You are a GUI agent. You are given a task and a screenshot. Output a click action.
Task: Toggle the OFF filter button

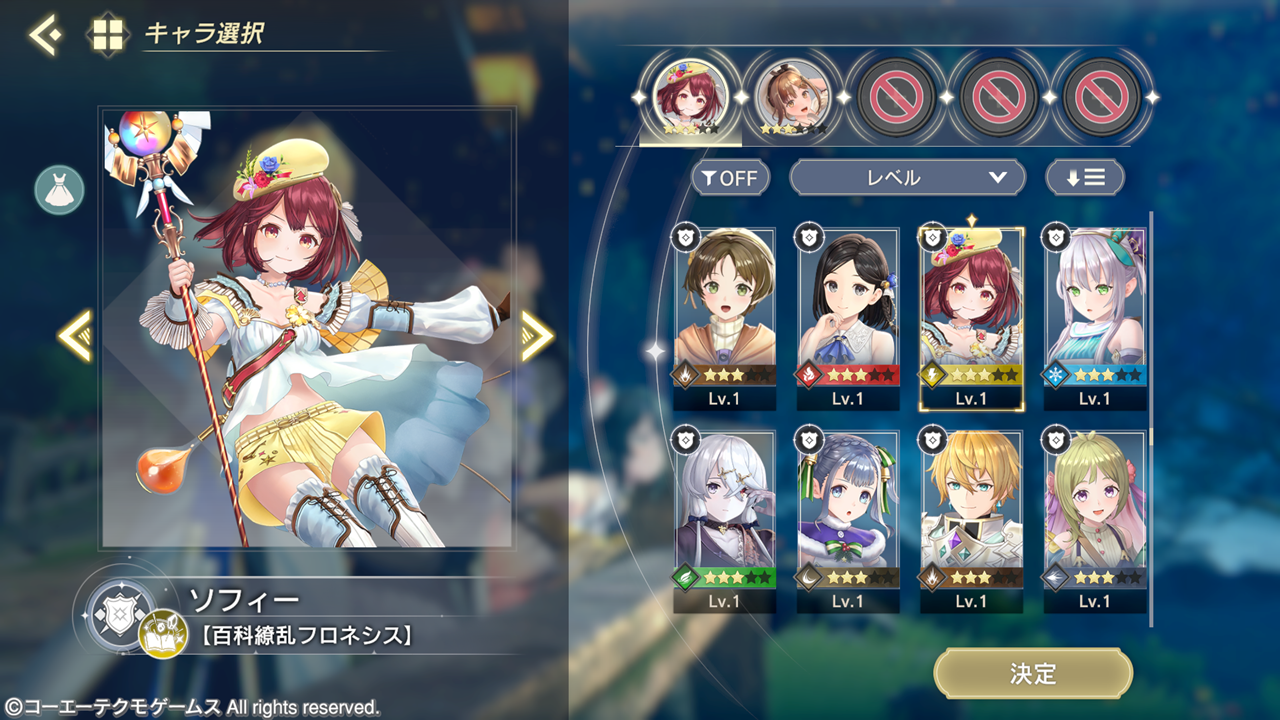pyautogui.click(x=730, y=178)
